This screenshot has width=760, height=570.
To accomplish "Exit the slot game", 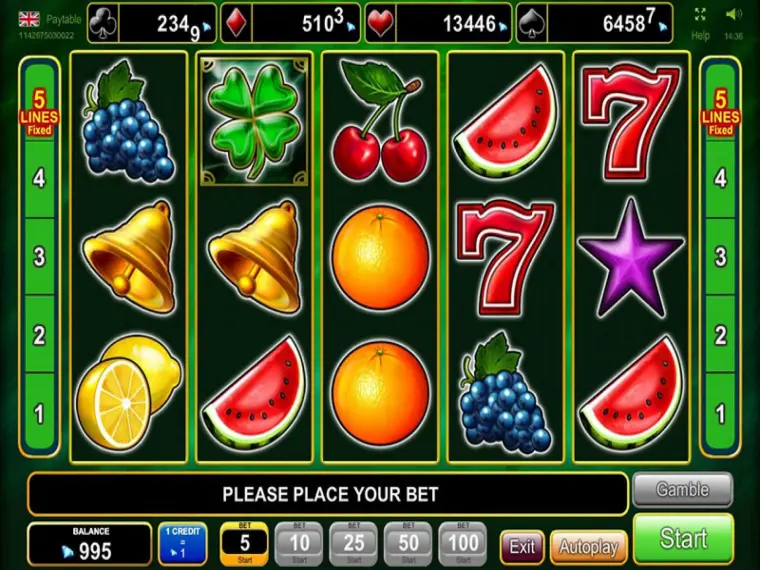I will (x=522, y=547).
